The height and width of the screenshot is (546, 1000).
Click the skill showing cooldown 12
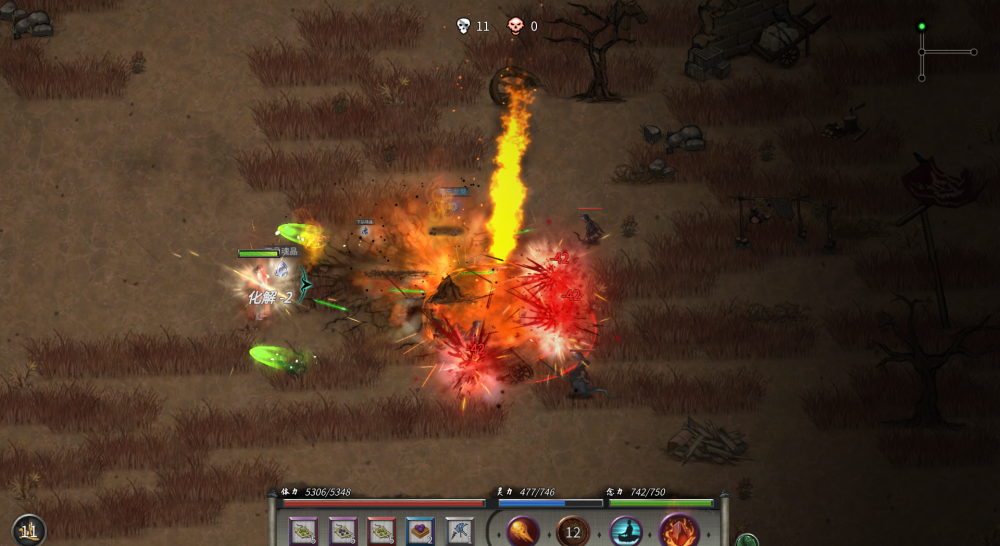click(573, 531)
